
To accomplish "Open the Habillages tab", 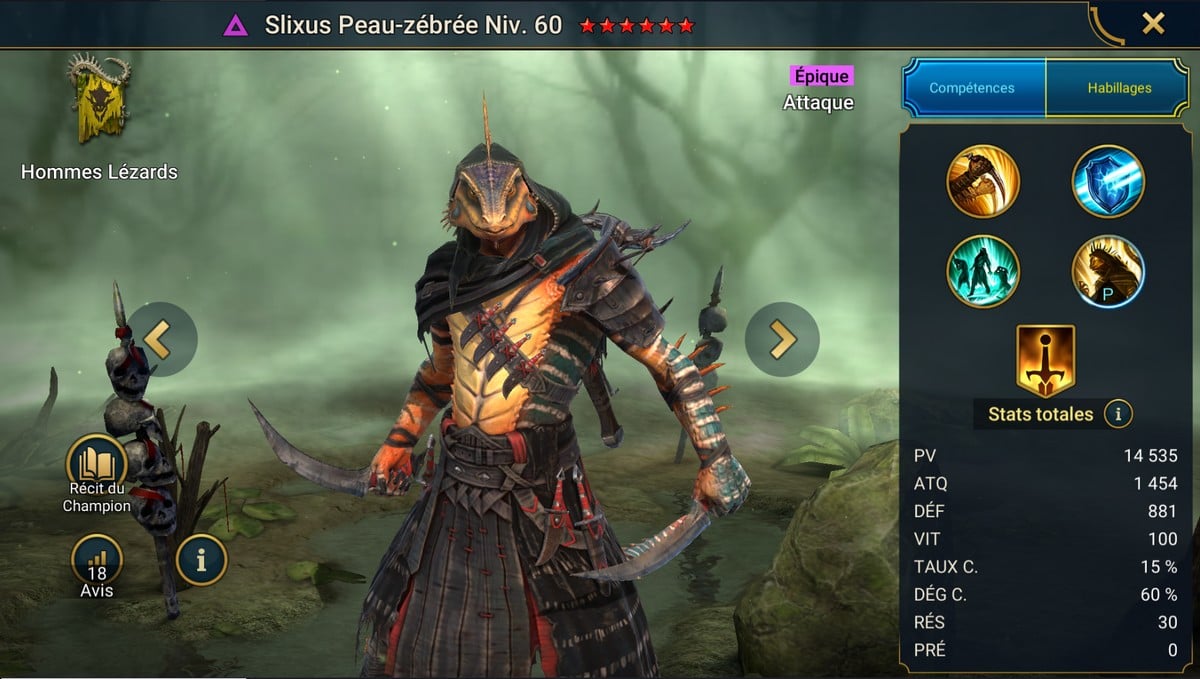I will [x=1119, y=88].
